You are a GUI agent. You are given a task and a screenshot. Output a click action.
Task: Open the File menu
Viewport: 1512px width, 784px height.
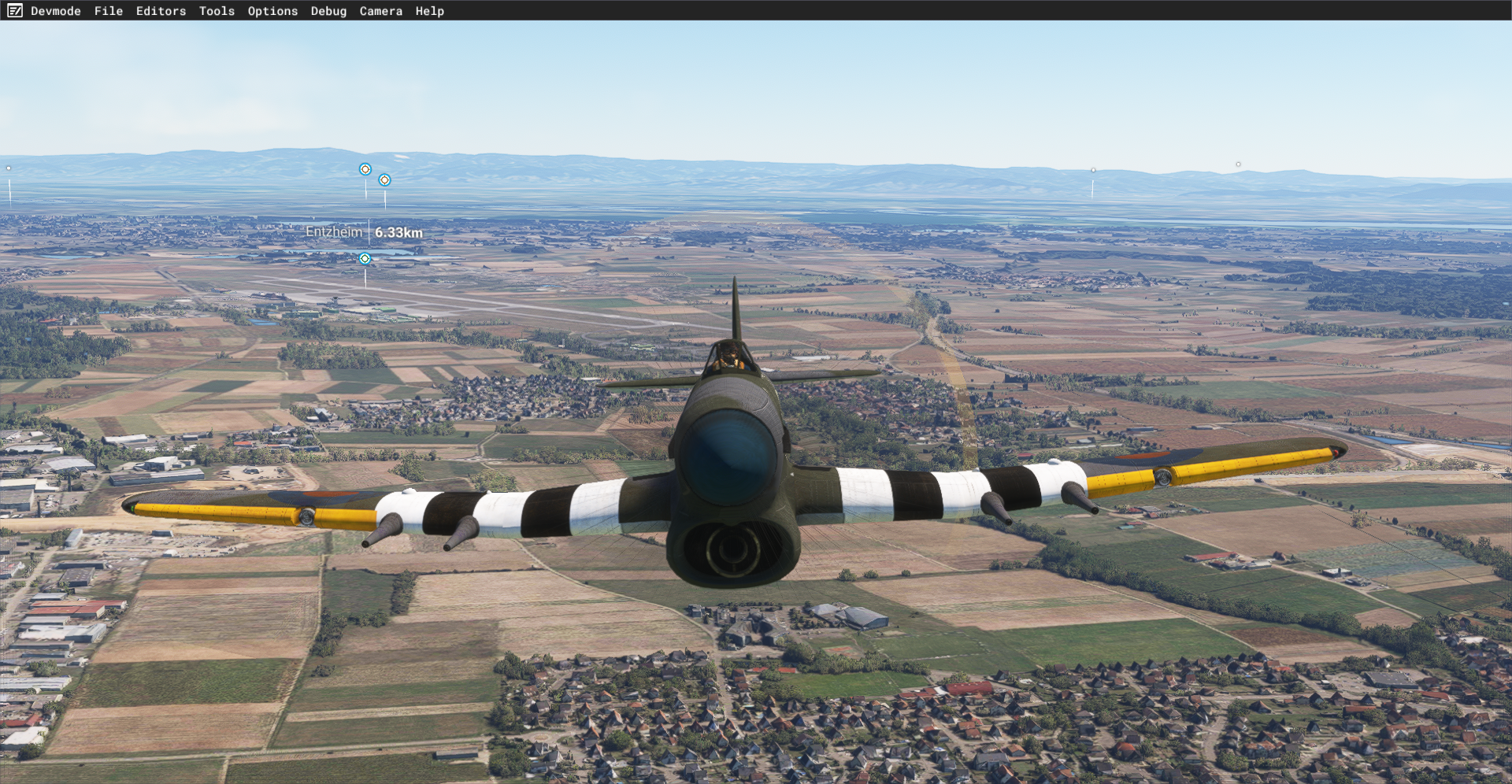point(108,11)
